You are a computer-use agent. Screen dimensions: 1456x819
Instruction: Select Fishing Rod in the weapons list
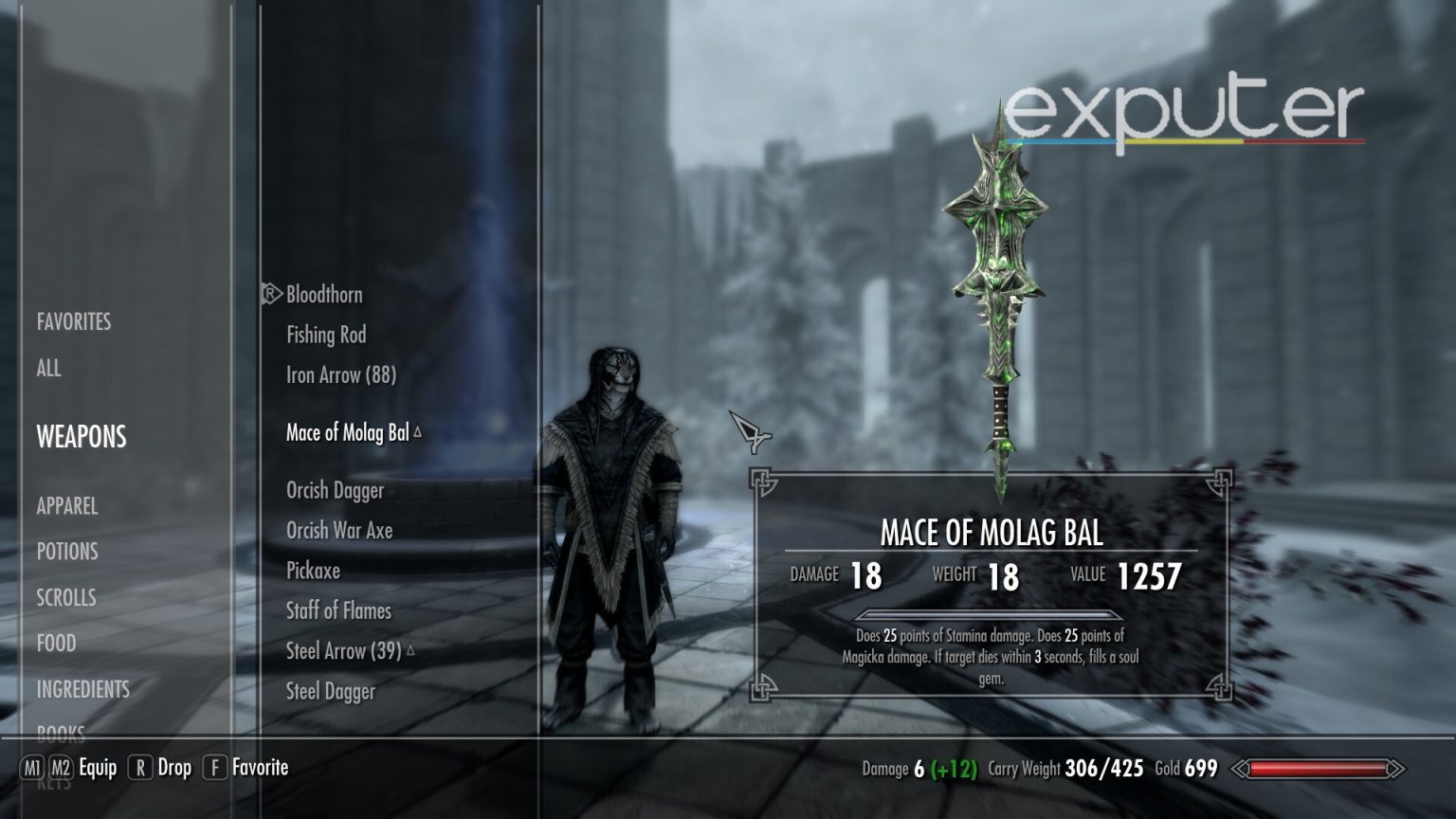coord(328,335)
